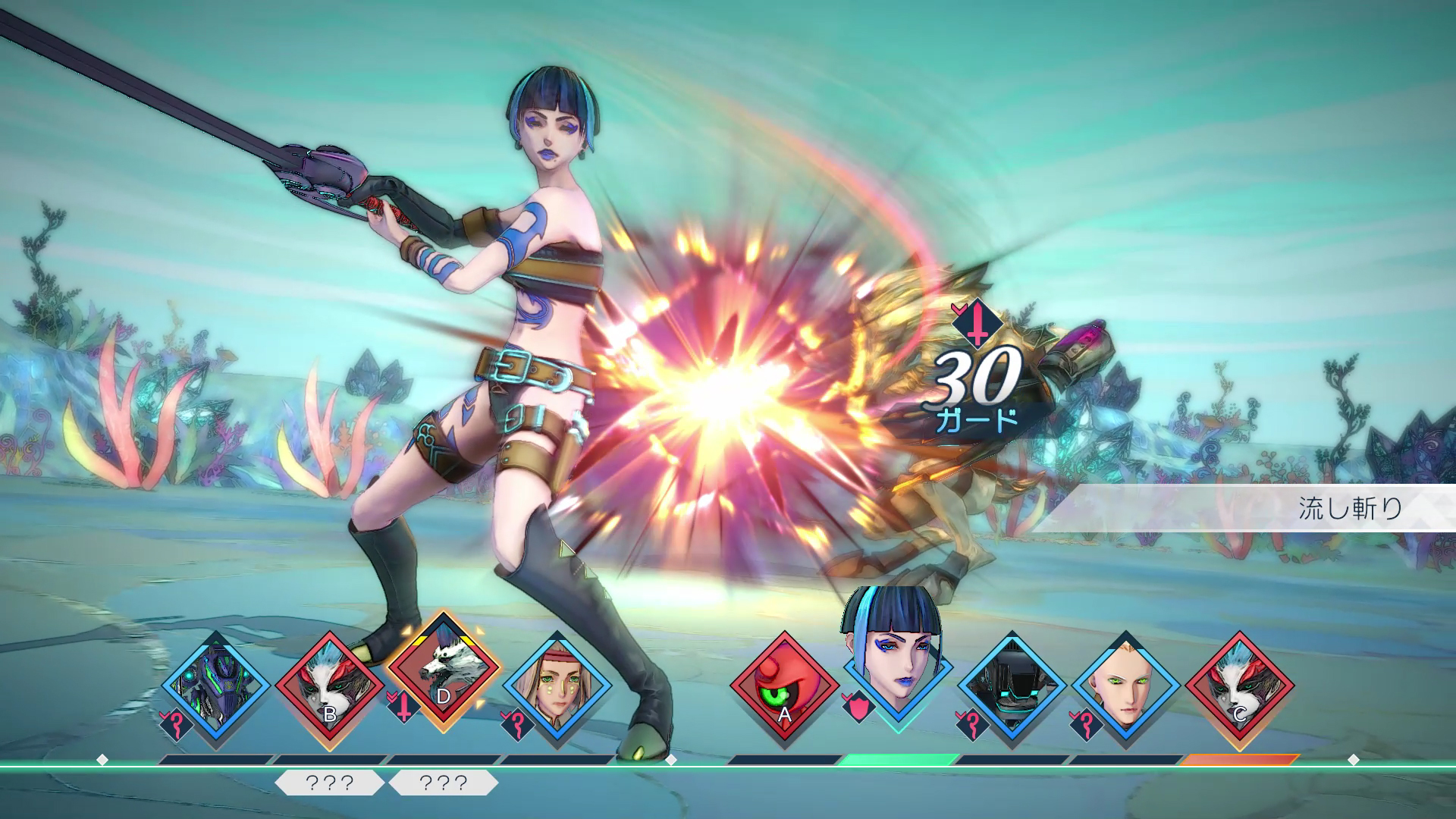Target the red one-eyed enemy A portrait

click(784, 689)
